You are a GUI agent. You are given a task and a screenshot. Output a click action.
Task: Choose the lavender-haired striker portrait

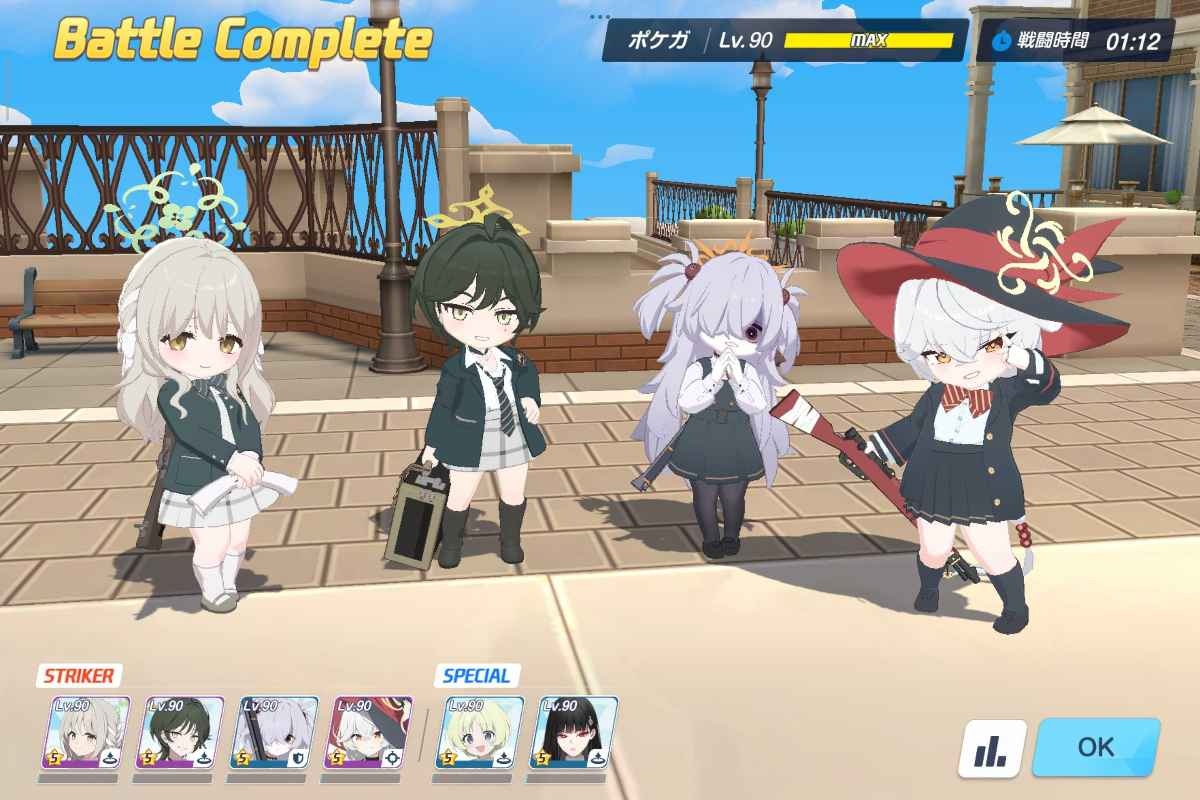click(274, 733)
